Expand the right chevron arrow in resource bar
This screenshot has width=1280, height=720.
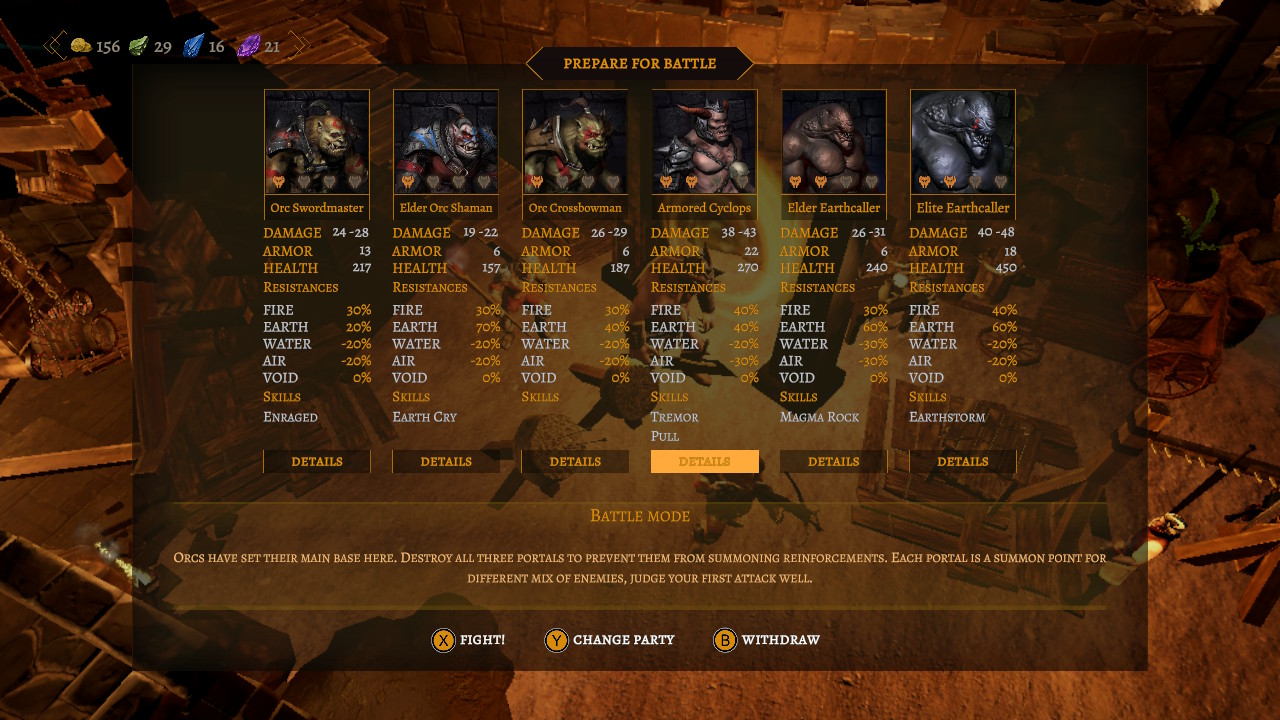click(298, 45)
